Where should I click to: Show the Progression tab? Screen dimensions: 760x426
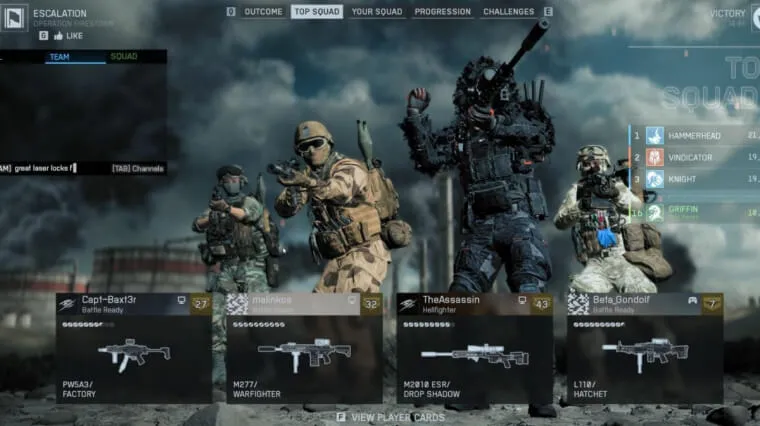tap(442, 12)
